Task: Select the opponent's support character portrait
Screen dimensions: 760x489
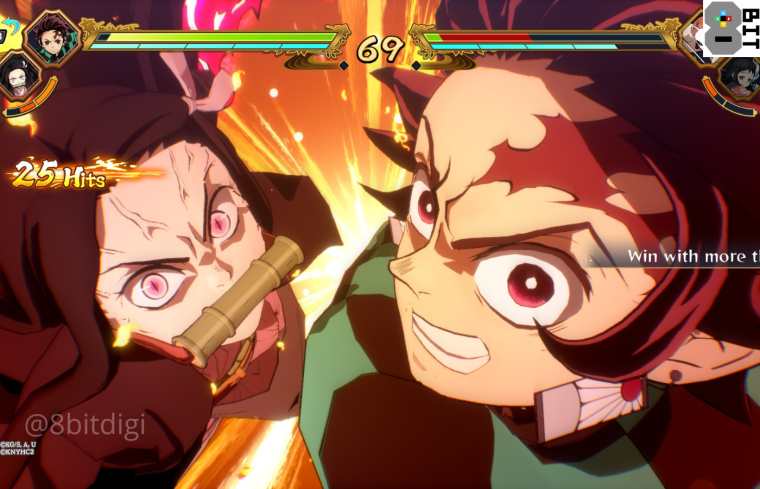Action: [740, 75]
